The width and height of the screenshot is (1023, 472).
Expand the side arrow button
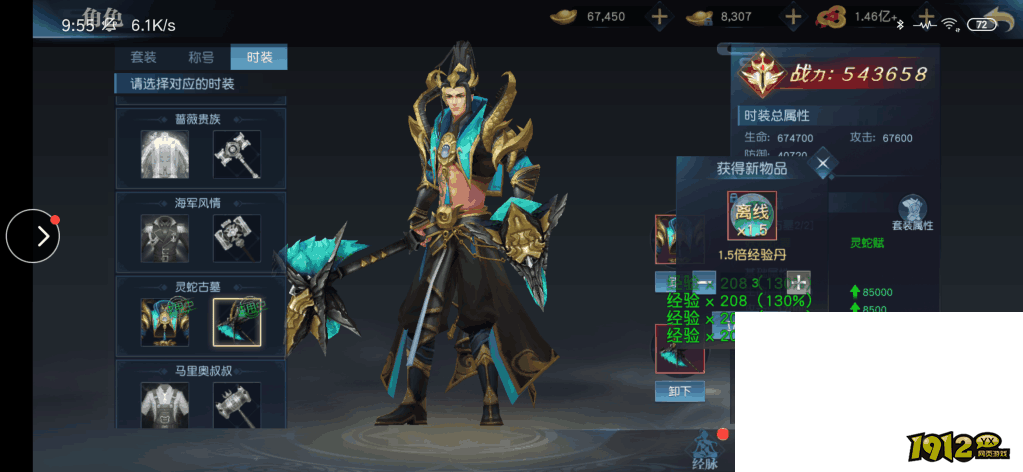(33, 236)
